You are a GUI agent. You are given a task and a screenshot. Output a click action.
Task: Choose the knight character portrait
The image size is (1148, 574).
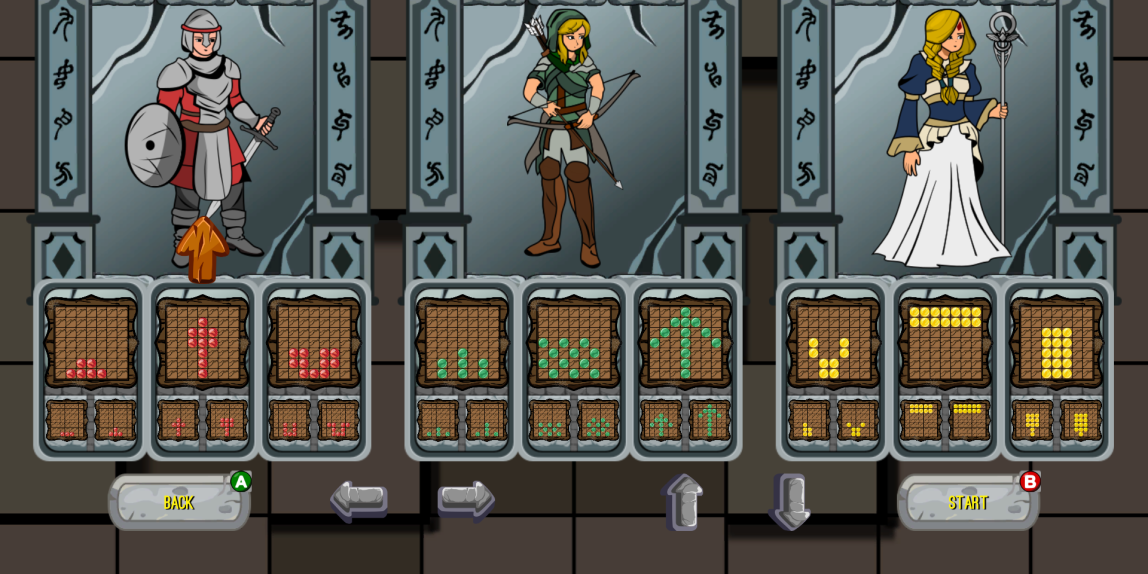(203, 140)
